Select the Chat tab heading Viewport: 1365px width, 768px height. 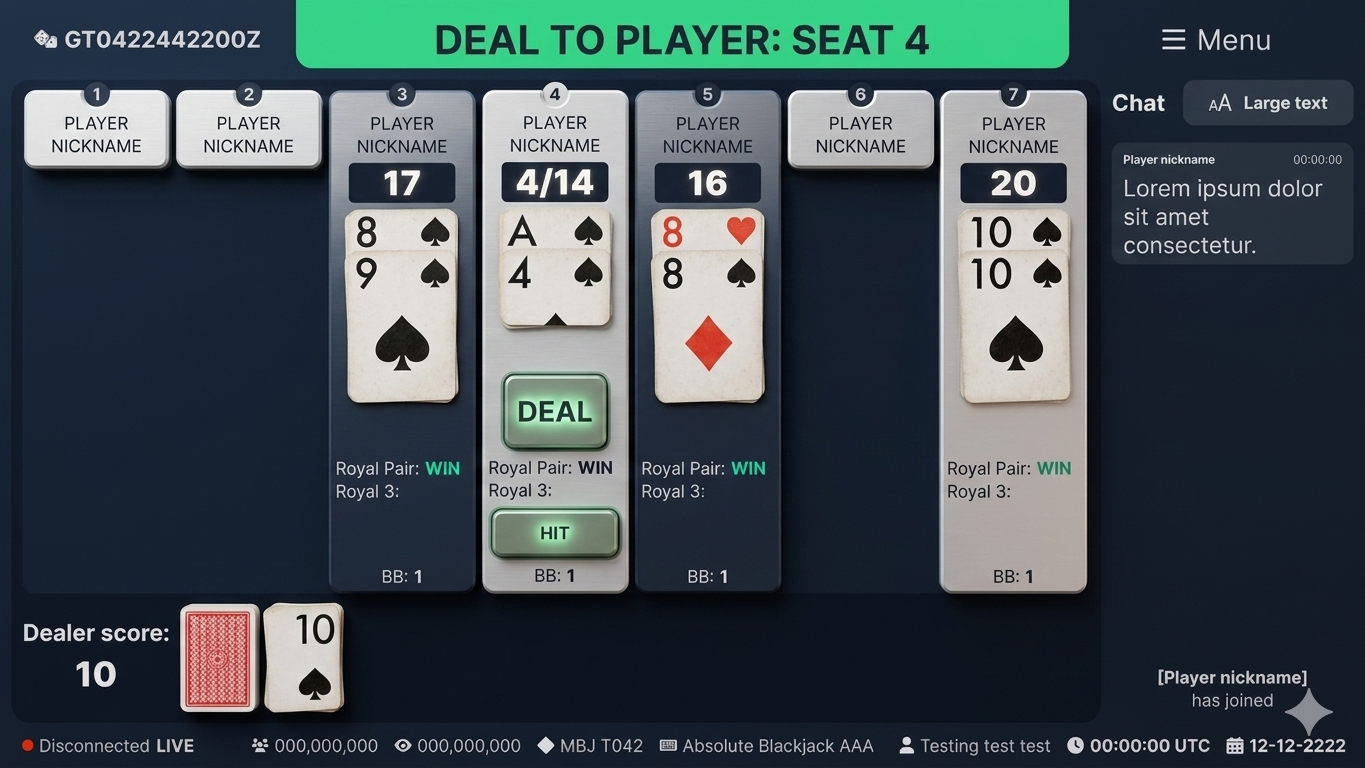1138,102
